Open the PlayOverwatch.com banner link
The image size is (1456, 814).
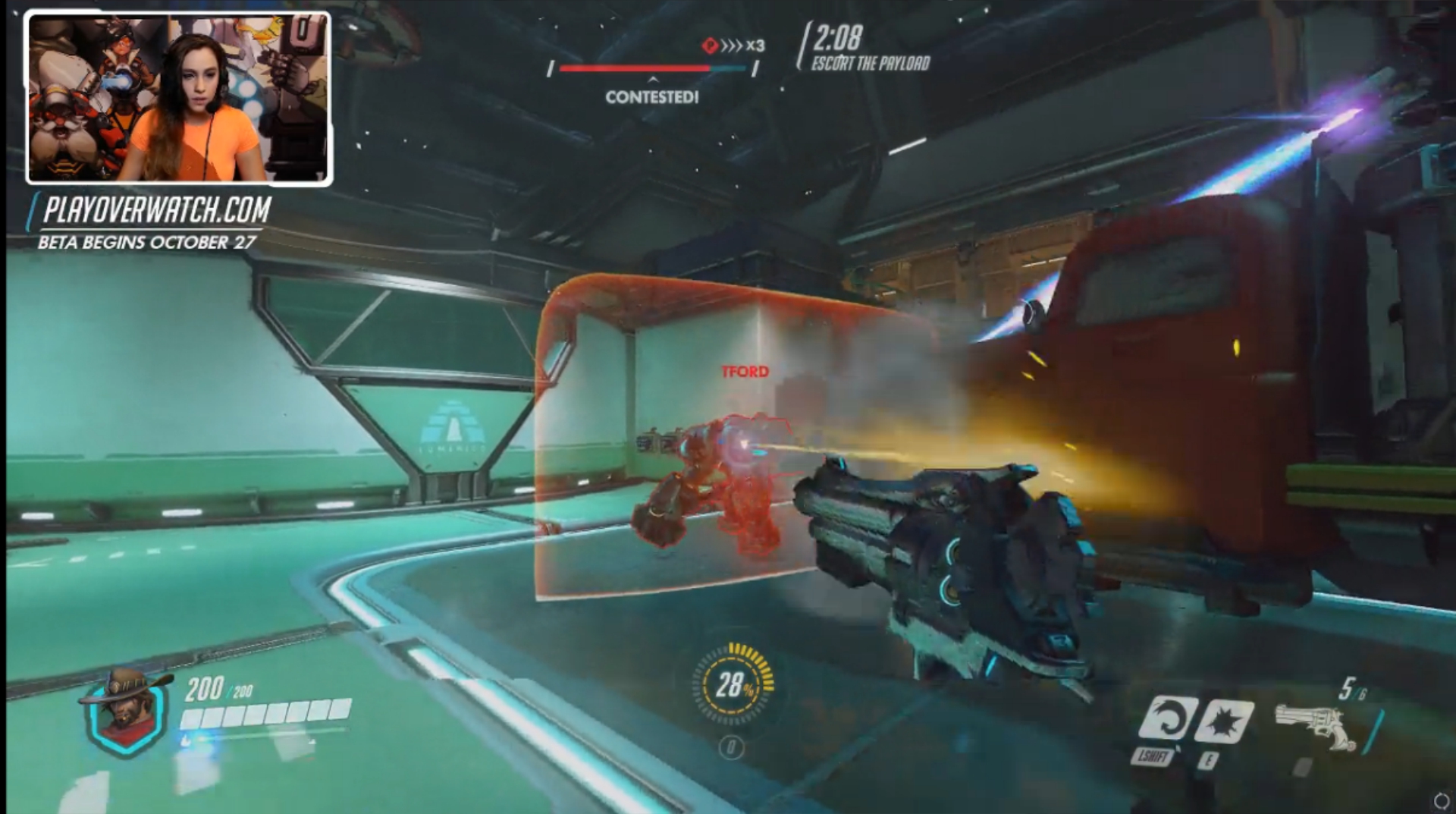click(156, 210)
